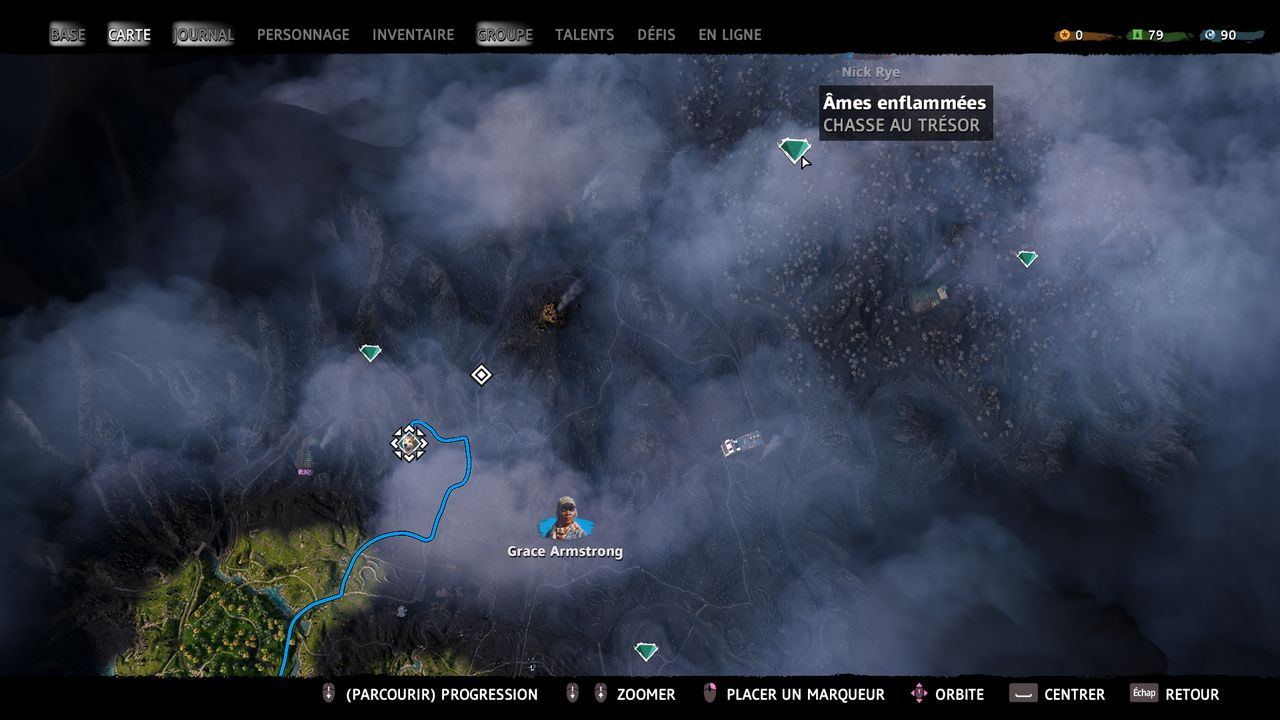This screenshot has width=1280, height=720.
Task: Show the INVENTAIRE tab
Action: 413,35
